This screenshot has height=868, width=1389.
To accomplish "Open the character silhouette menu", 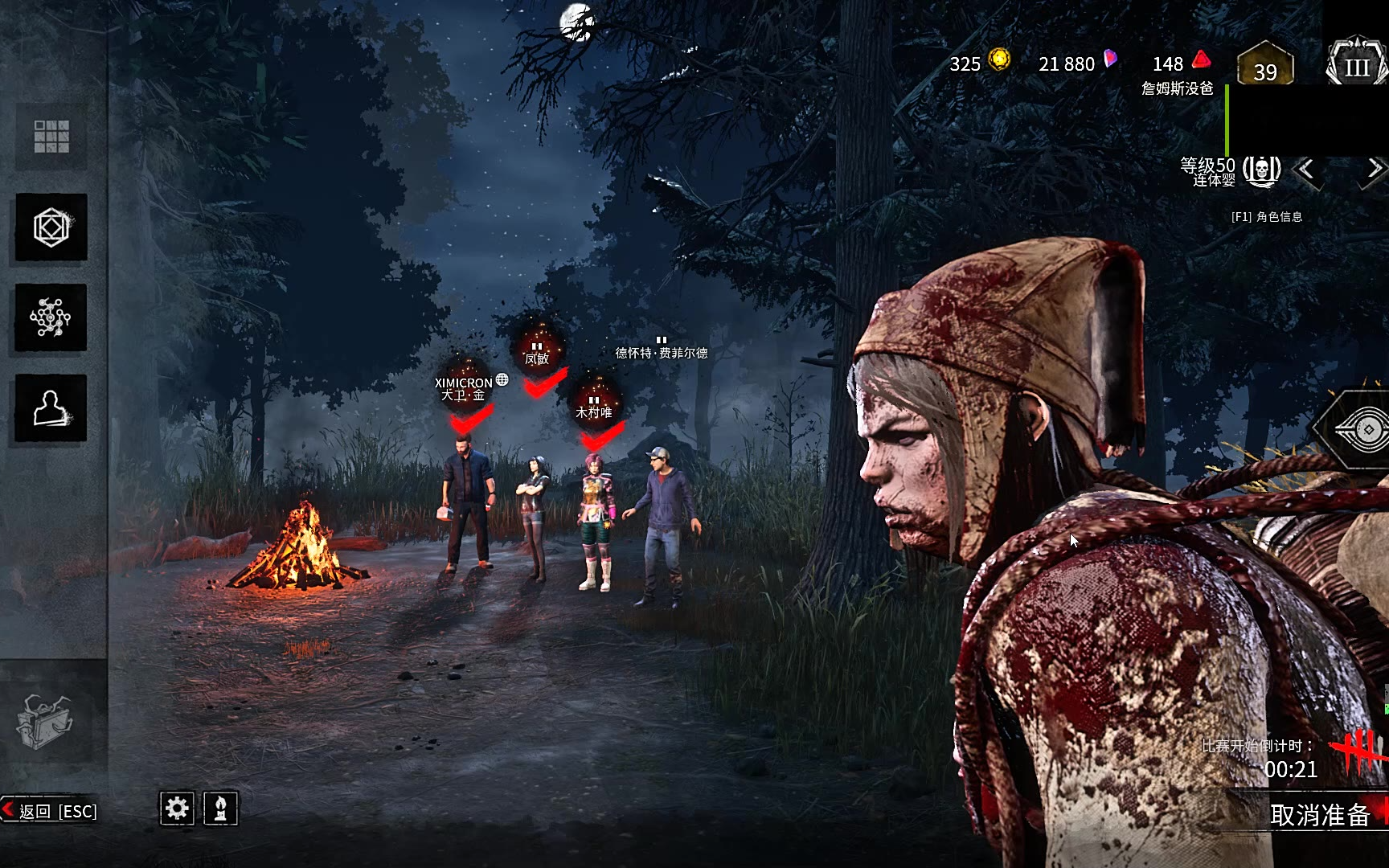I will click(51, 408).
